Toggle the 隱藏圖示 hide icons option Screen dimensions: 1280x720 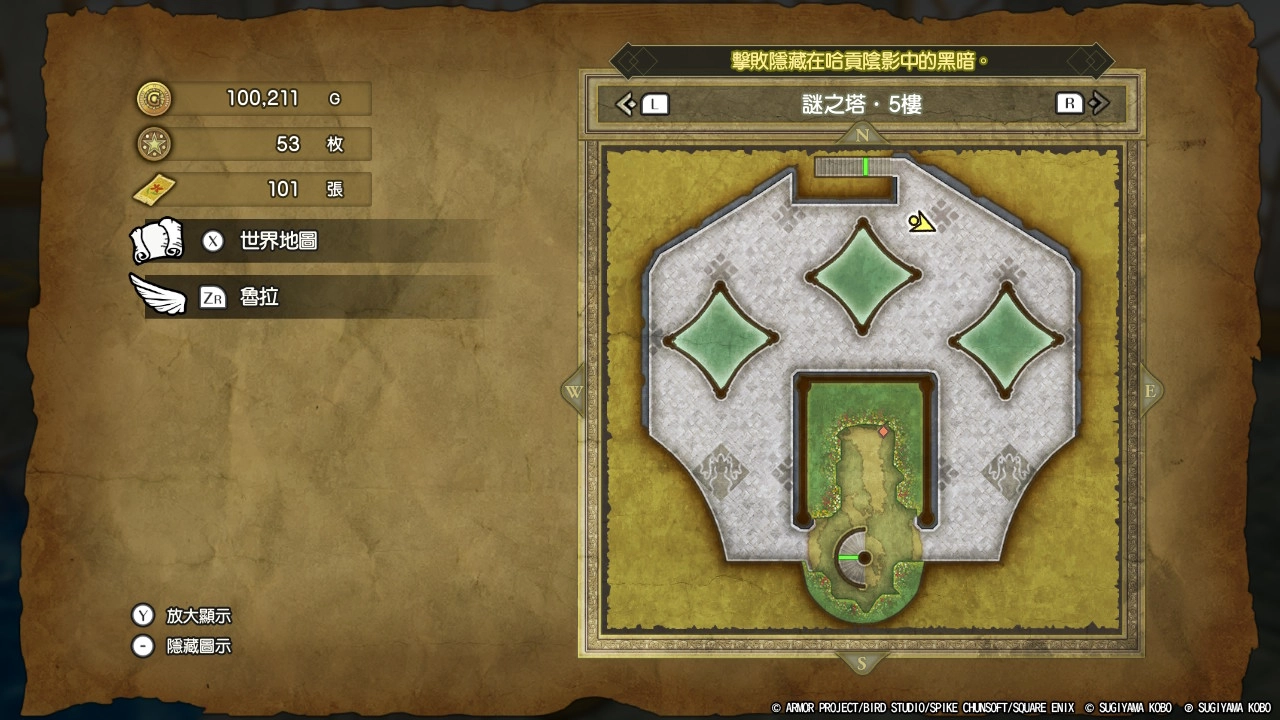(197, 646)
